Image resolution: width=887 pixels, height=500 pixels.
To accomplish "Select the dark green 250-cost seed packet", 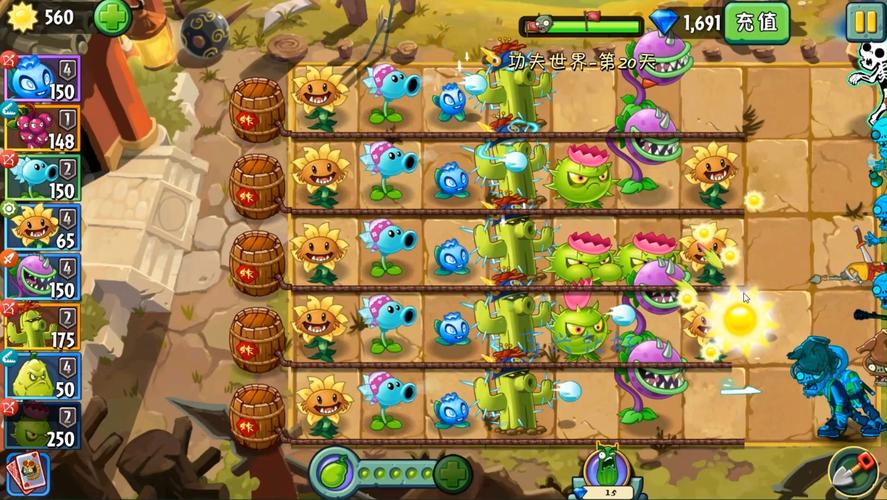I will coord(41,424).
